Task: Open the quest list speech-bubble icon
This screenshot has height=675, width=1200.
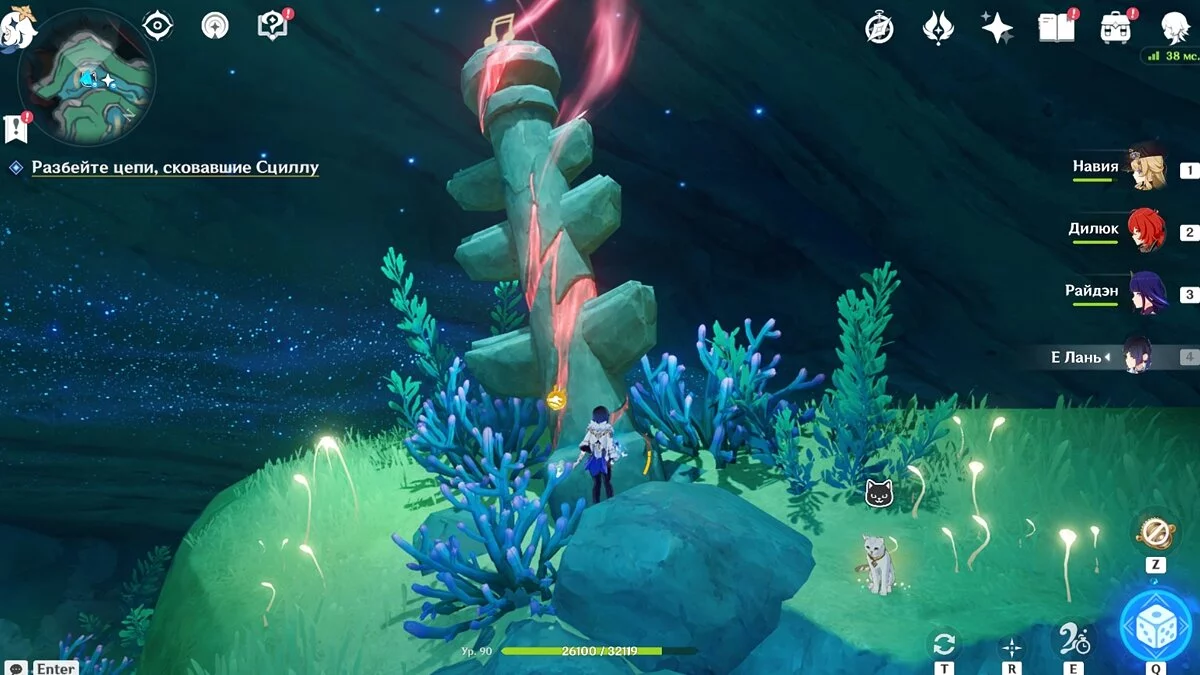Action: click(272, 25)
